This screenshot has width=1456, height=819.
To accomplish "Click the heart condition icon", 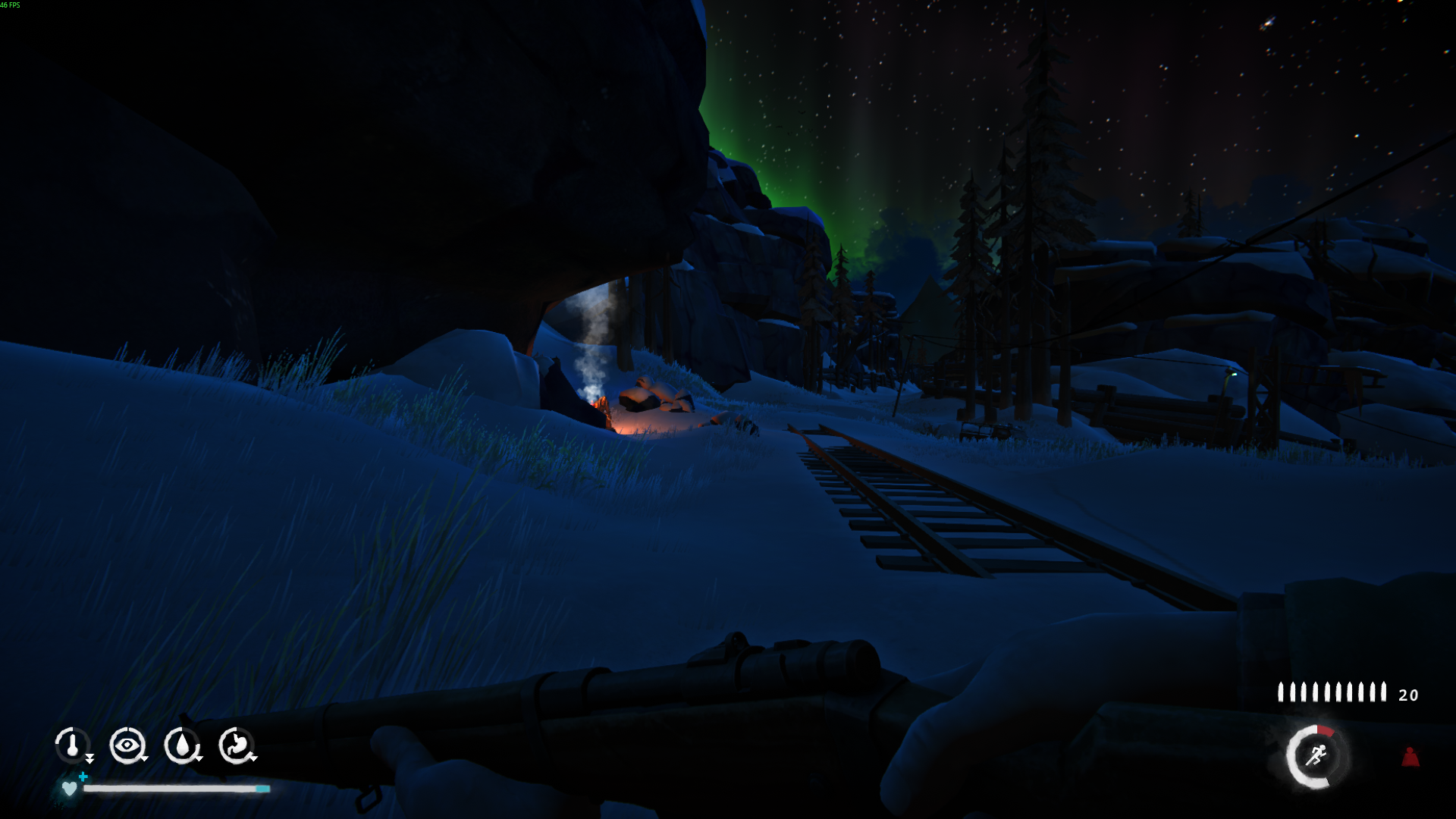I will tap(69, 789).
